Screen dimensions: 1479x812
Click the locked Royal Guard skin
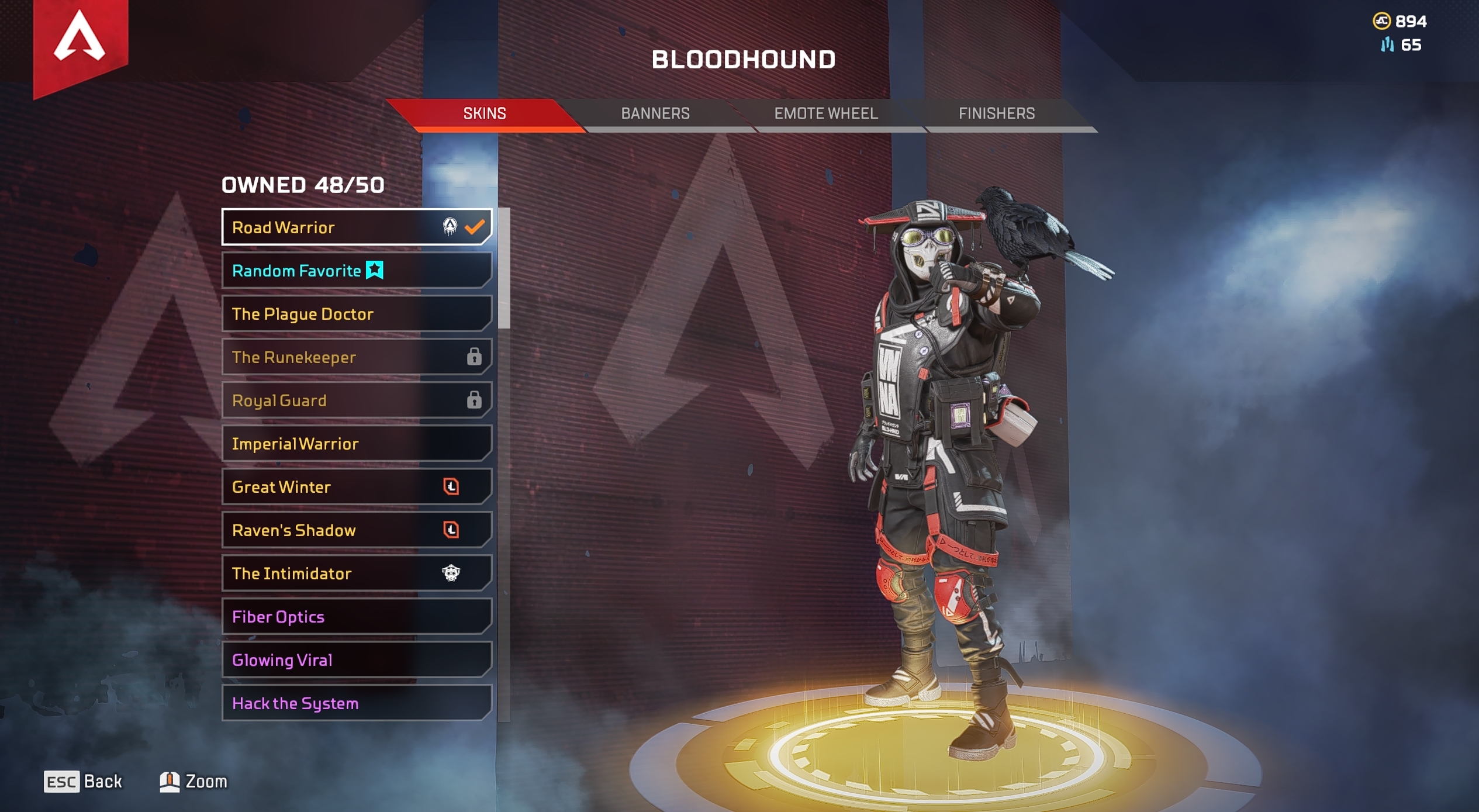tap(356, 400)
